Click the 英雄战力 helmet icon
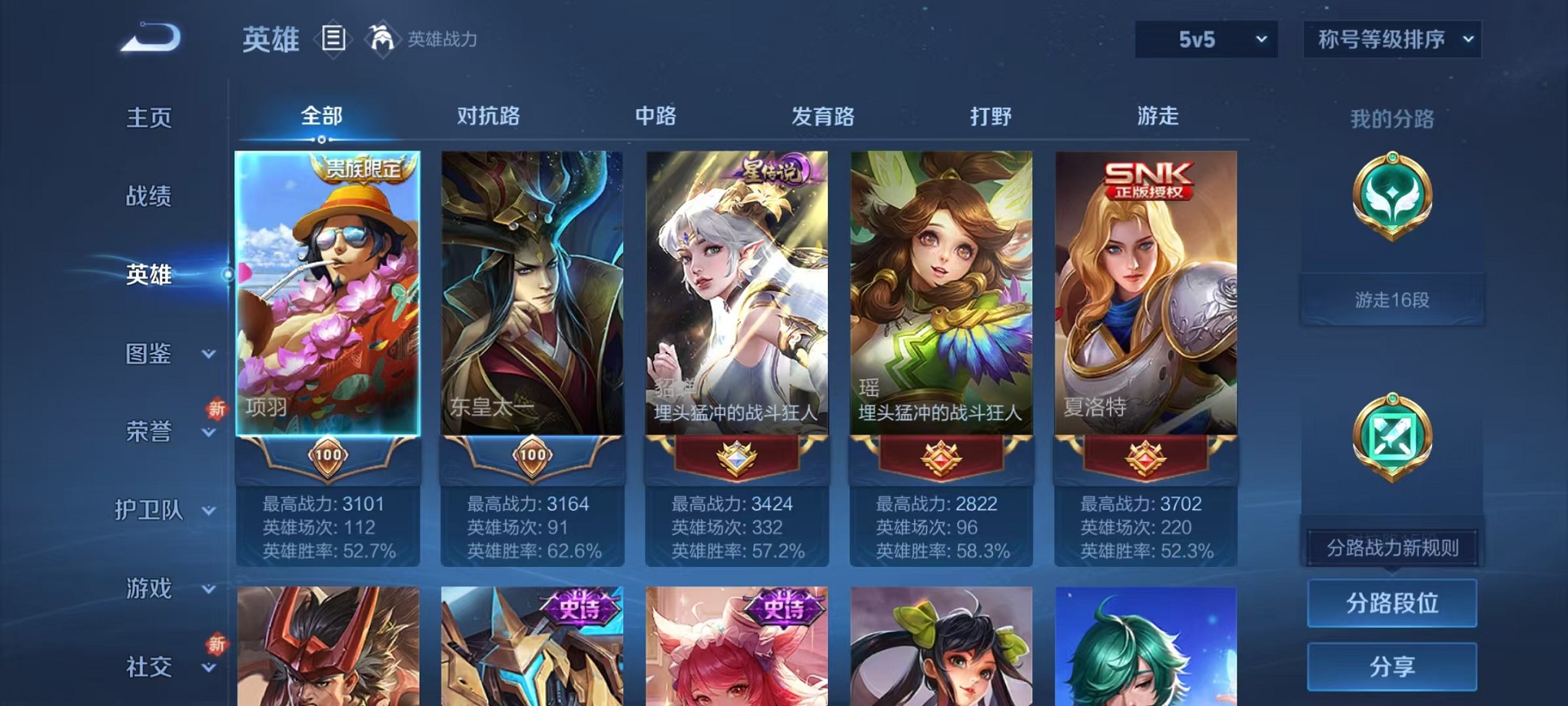Image resolution: width=1568 pixels, height=706 pixels. (381, 37)
